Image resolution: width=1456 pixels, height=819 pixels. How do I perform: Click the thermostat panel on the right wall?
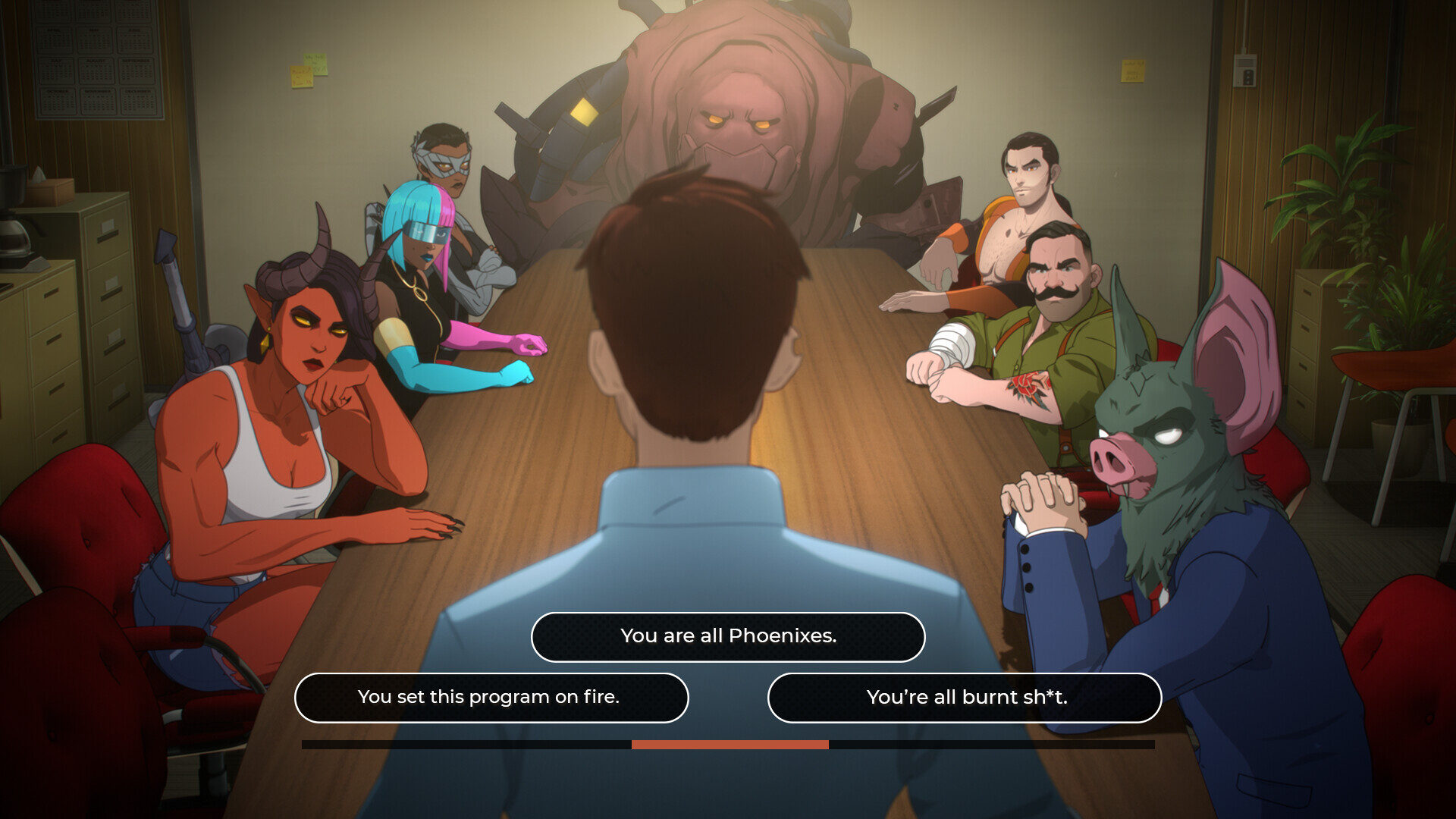1244,72
